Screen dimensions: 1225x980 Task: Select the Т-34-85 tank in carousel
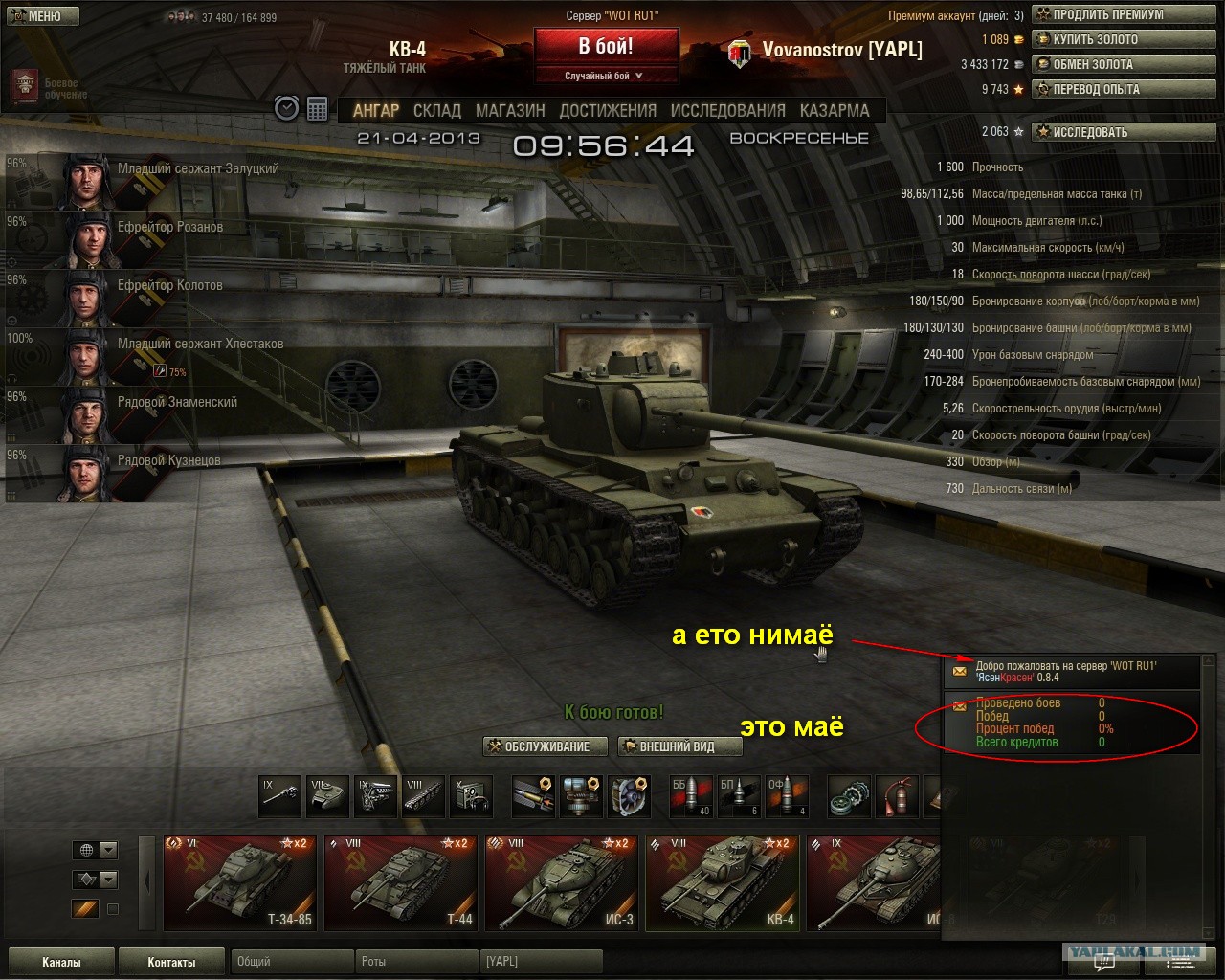(x=239, y=882)
